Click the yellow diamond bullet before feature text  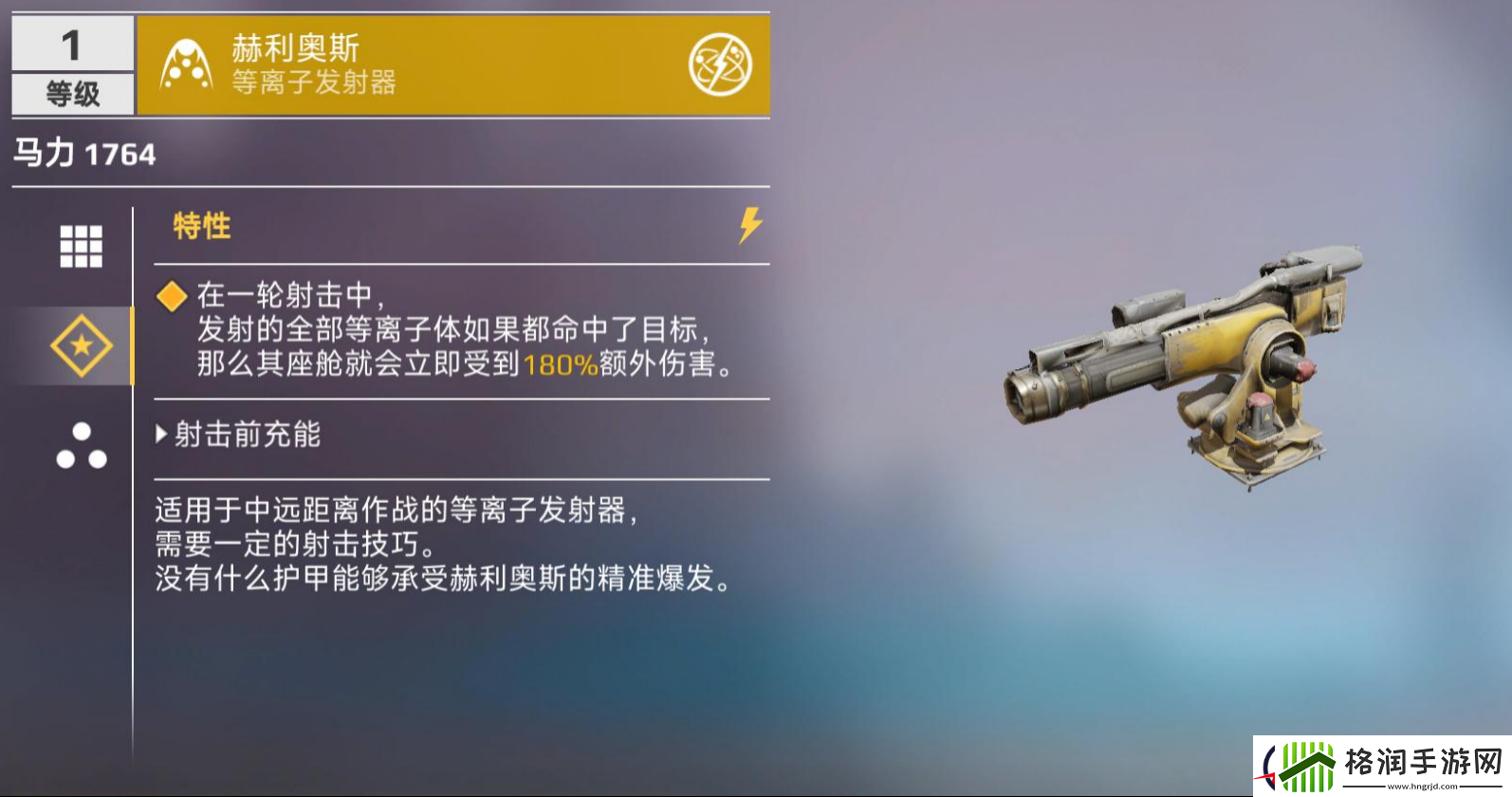tap(172, 297)
